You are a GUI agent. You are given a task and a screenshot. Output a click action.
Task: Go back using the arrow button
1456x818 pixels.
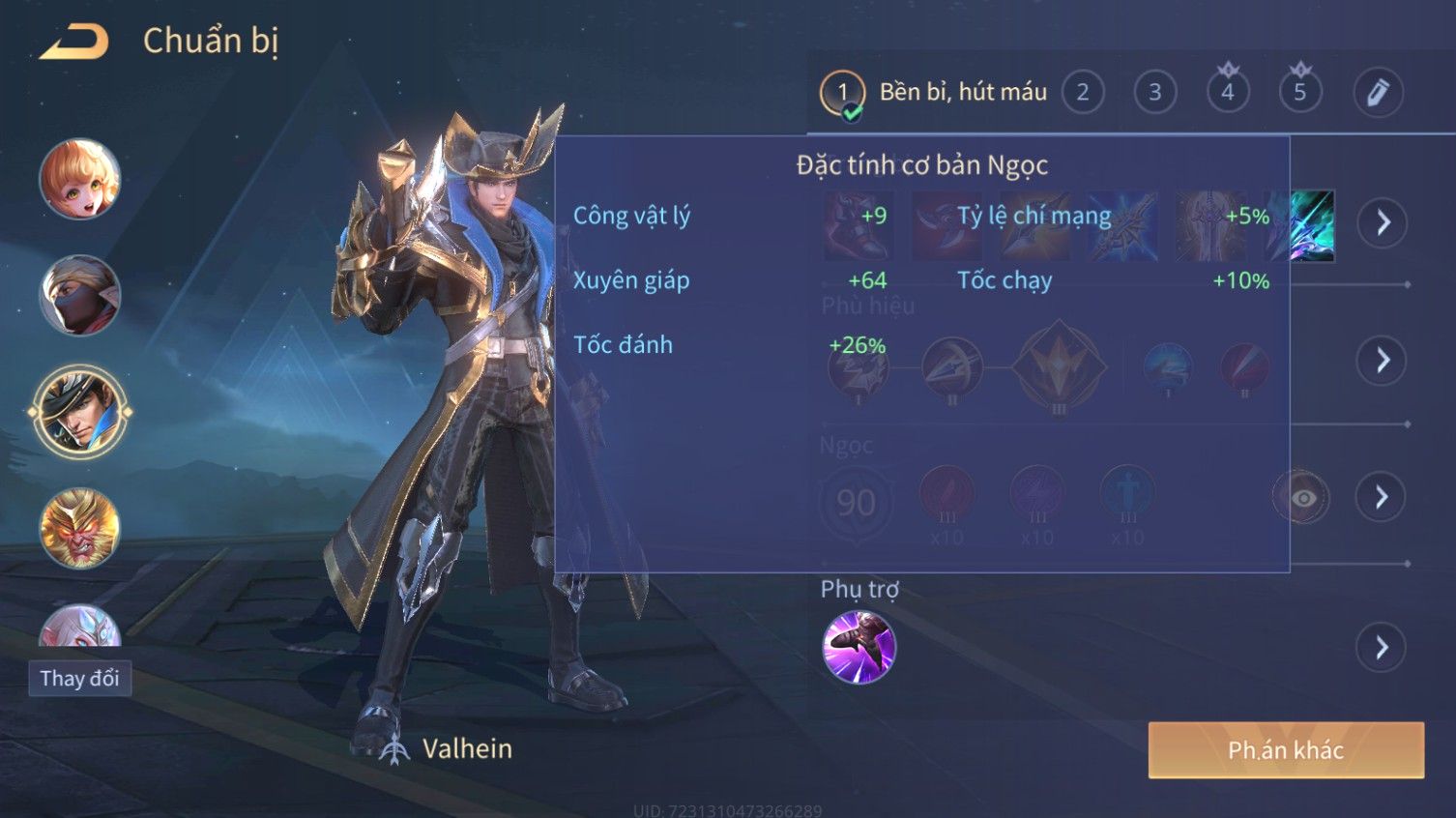(x=73, y=42)
